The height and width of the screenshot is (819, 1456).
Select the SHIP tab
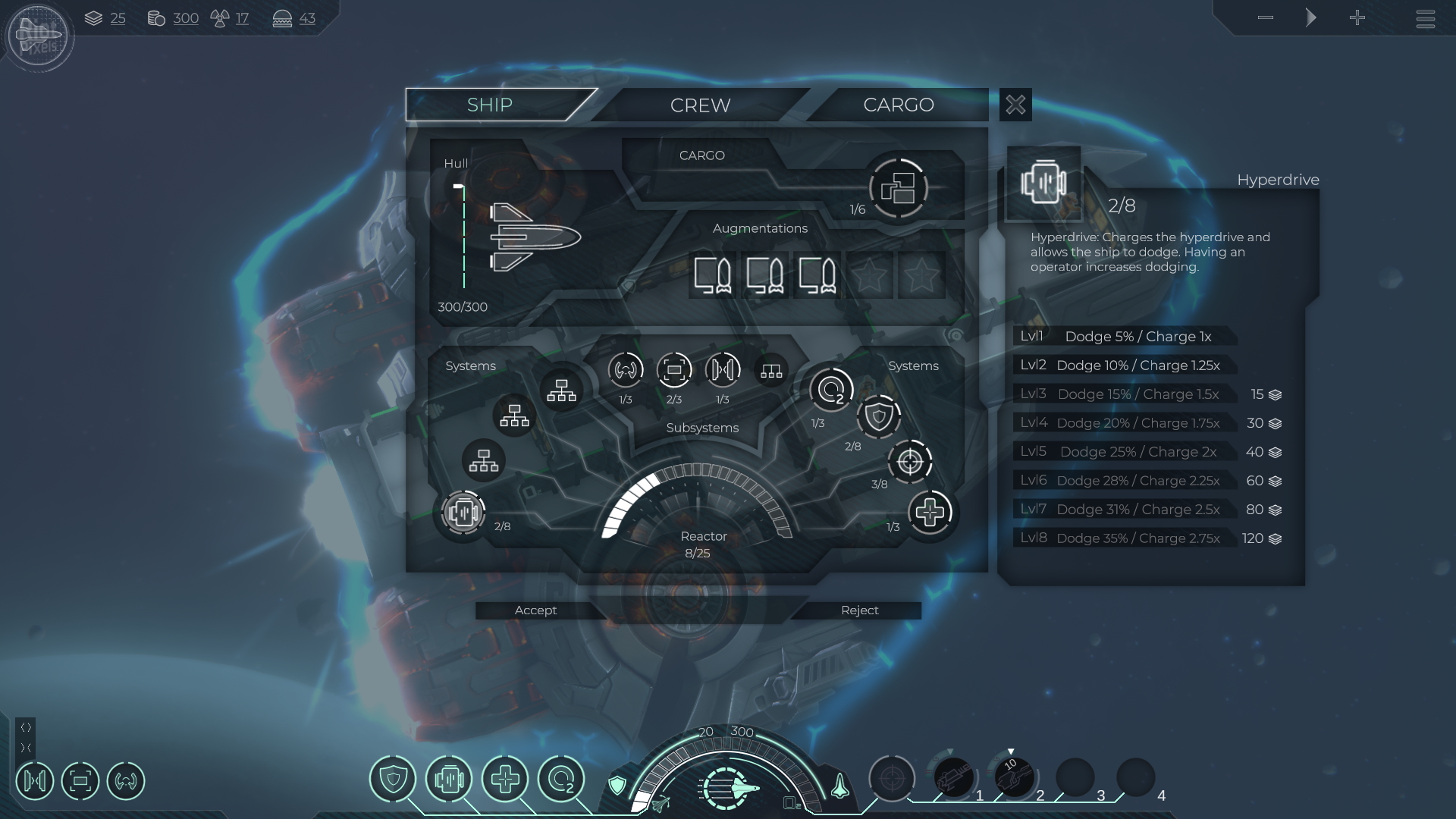(x=490, y=105)
